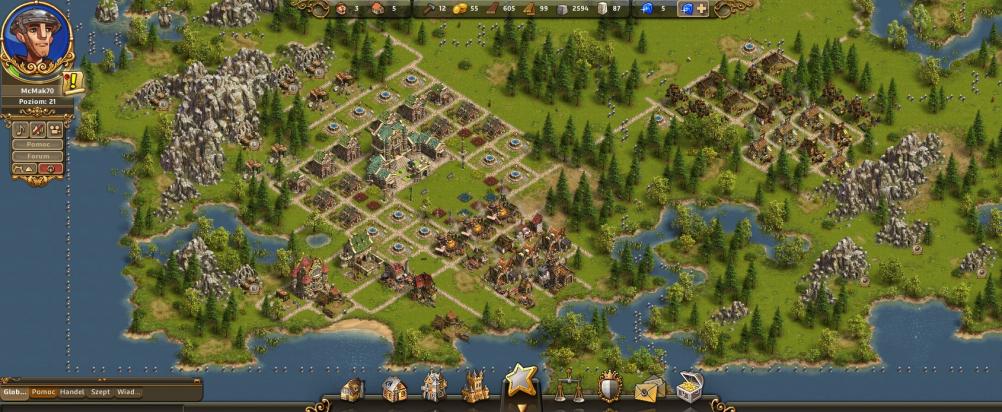
Task: Switch to the Handel chat tab
Action: [71, 392]
